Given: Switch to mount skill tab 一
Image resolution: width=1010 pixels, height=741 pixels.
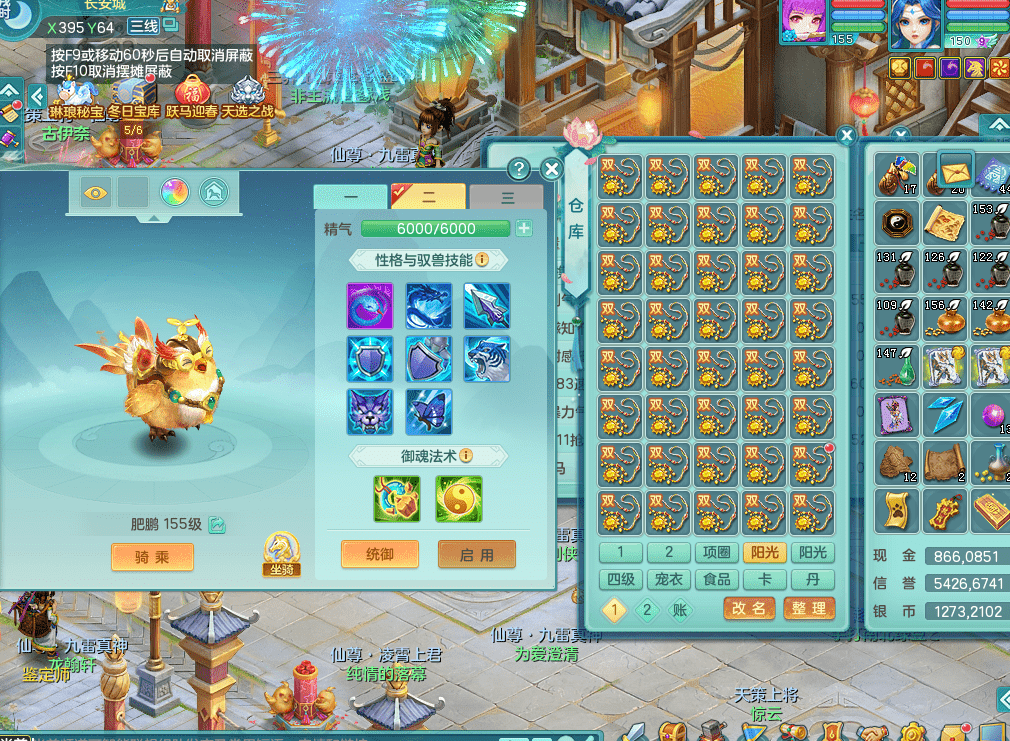Looking at the screenshot, I should pos(350,197).
